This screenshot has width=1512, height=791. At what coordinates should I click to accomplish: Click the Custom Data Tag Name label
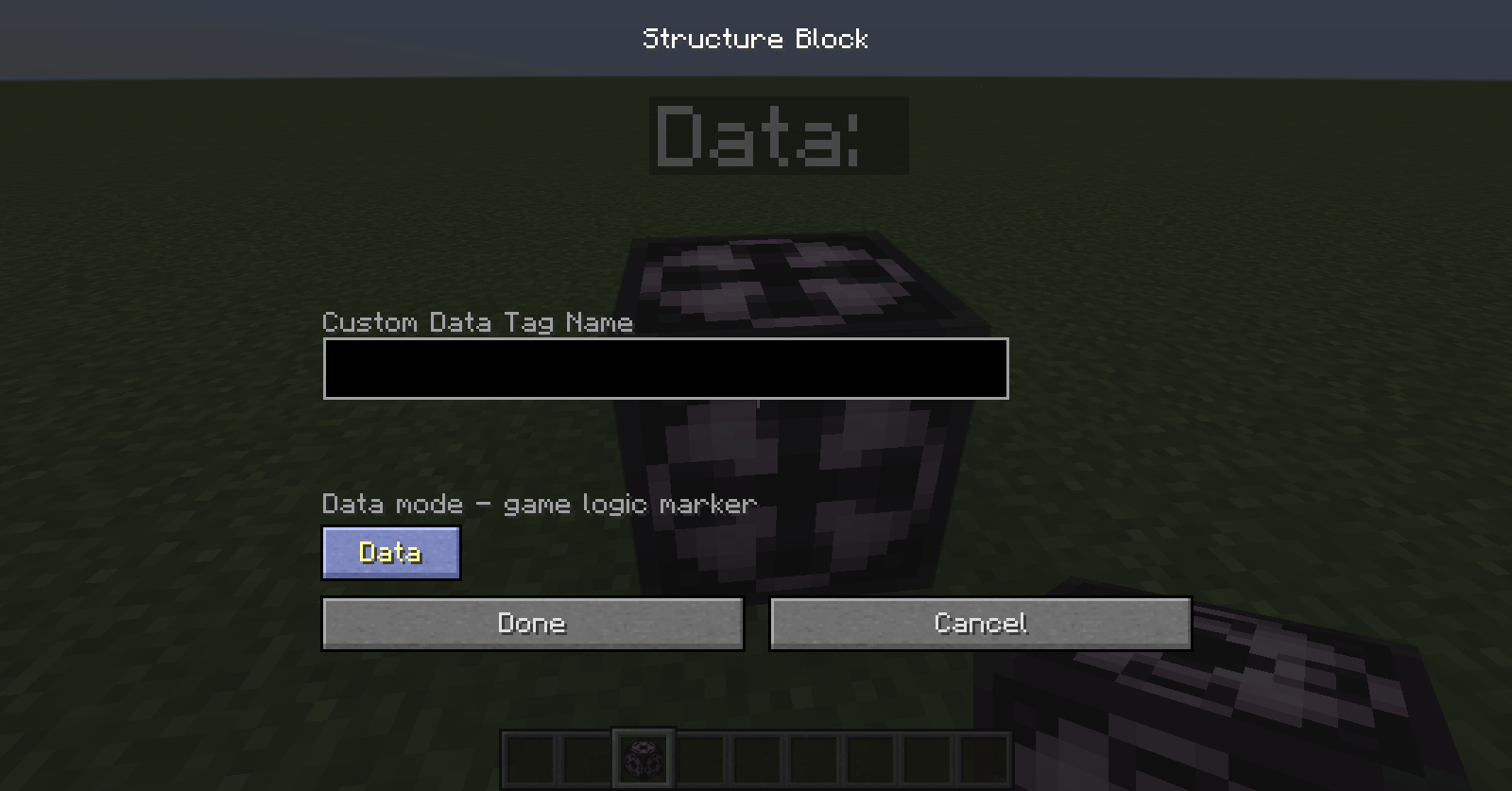coord(477,323)
